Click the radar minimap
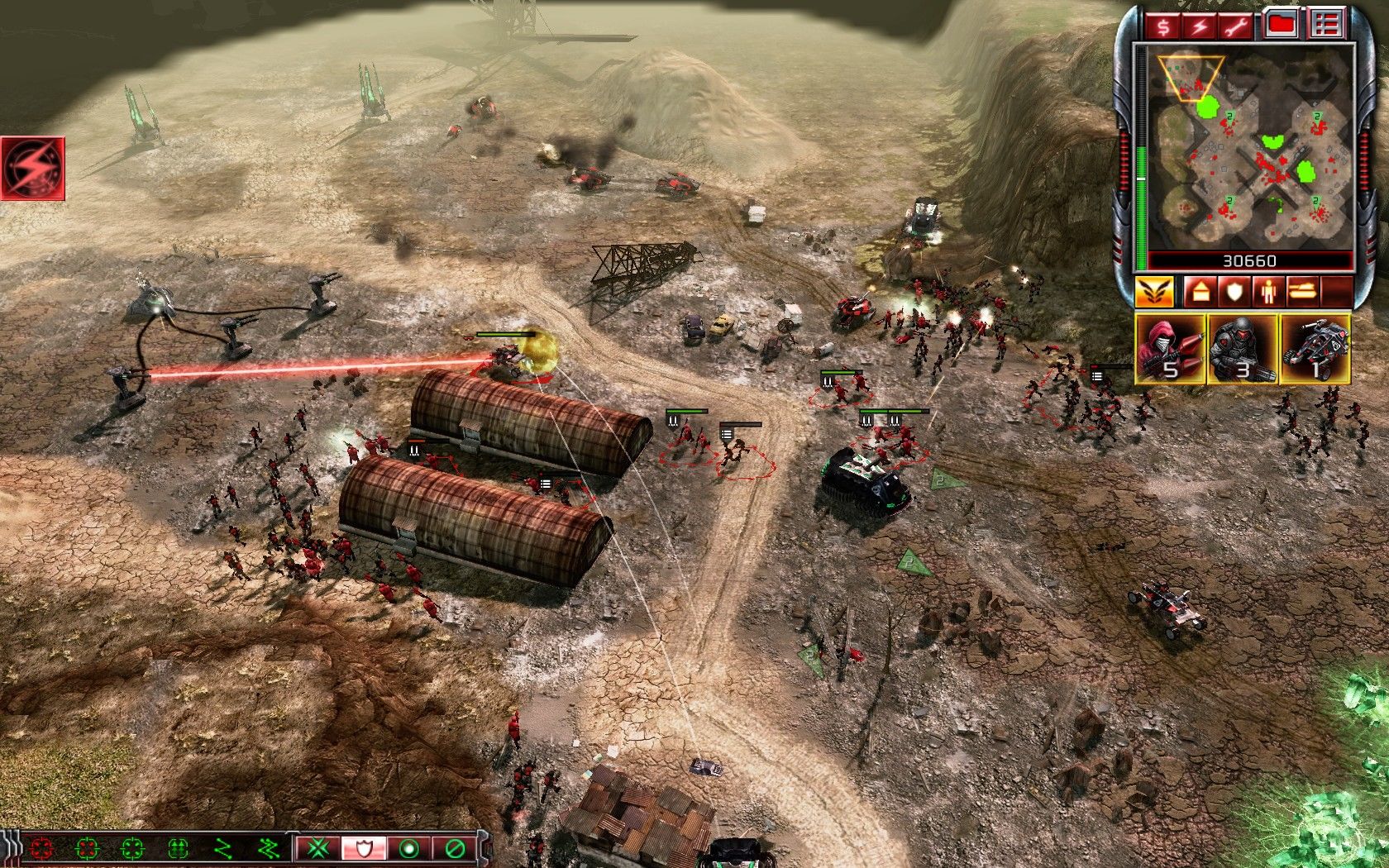 click(x=1248, y=149)
